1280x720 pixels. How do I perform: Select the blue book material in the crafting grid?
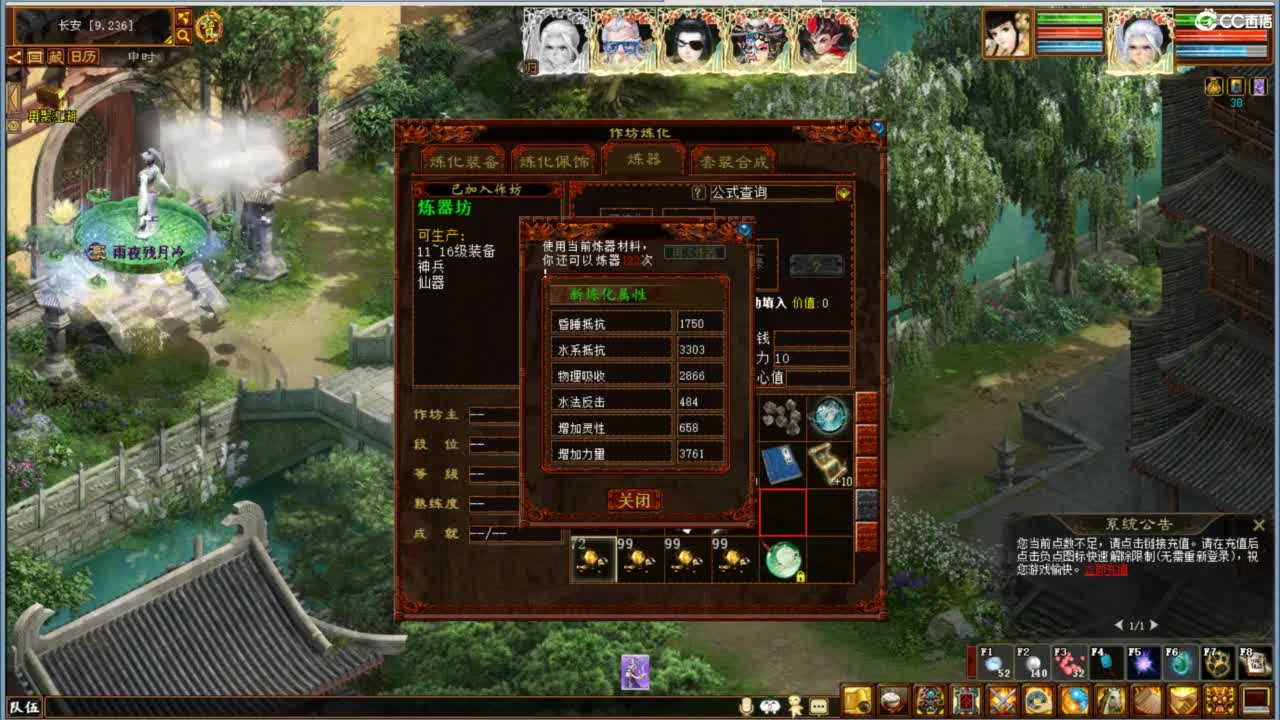781,464
